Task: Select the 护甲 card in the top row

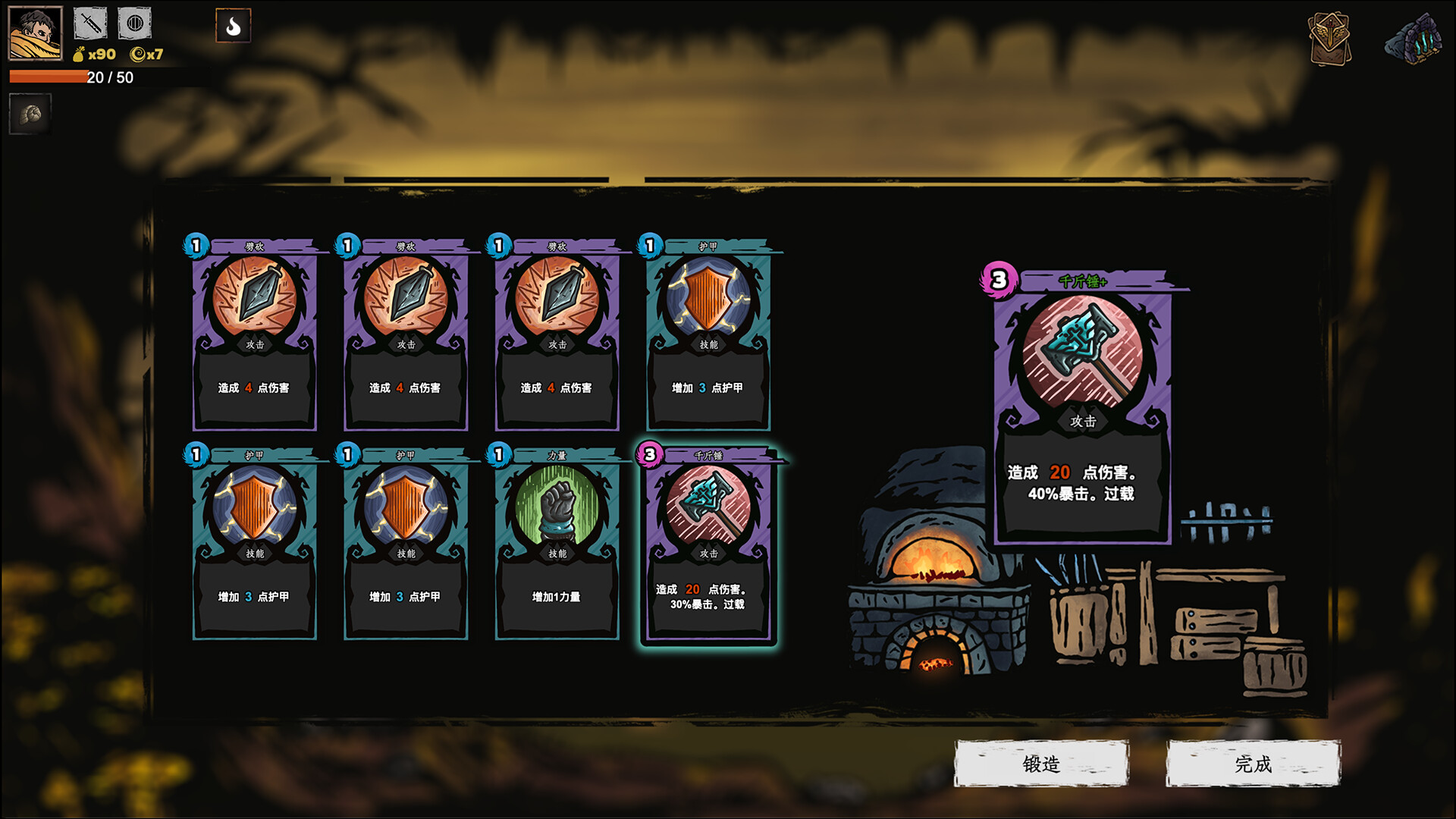Action: point(709,334)
